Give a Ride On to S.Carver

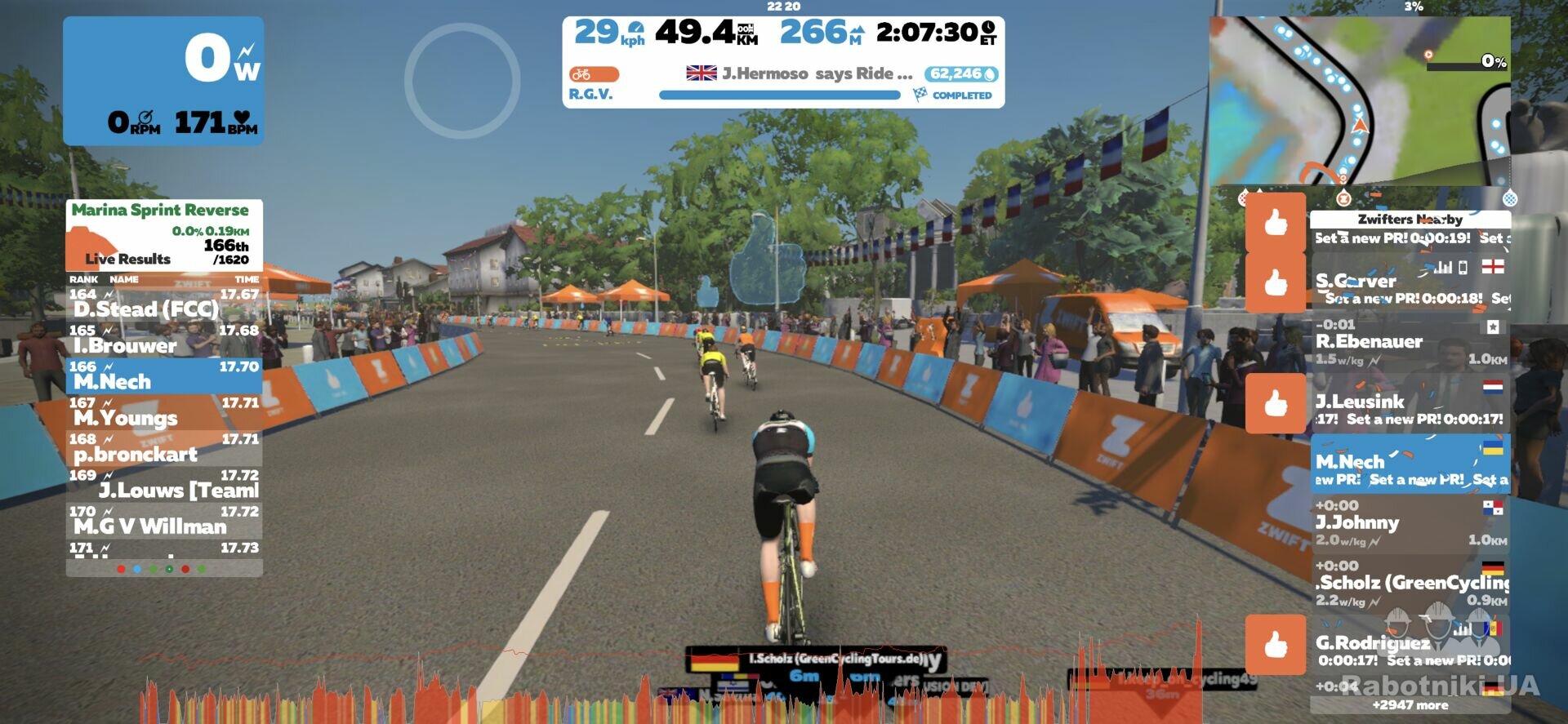point(1275,282)
